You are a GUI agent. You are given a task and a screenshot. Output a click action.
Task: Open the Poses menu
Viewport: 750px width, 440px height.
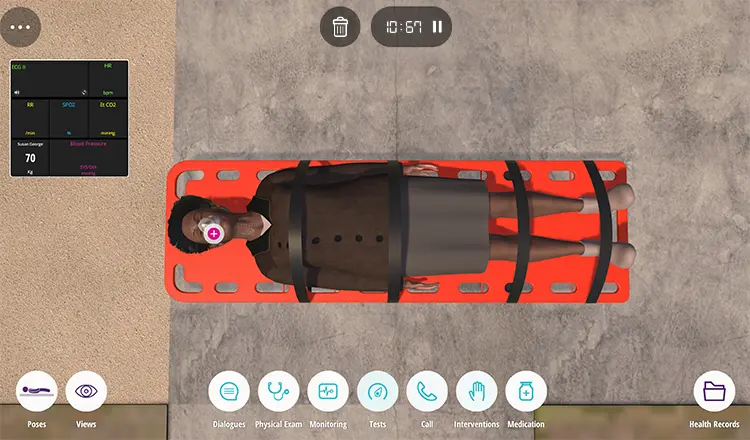click(37, 392)
